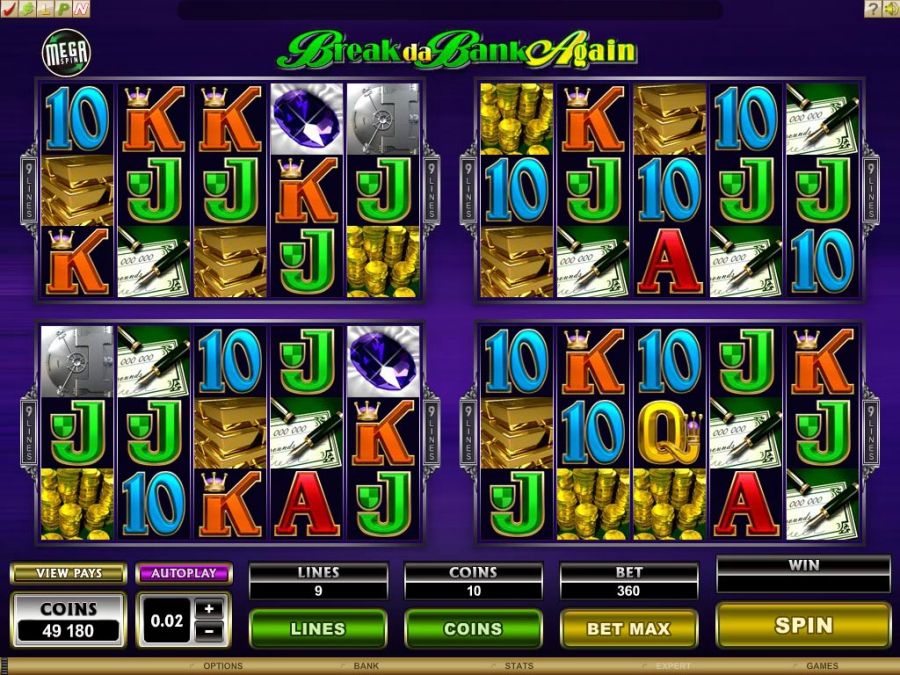Toggle sound with the speaker icon

coord(890,9)
